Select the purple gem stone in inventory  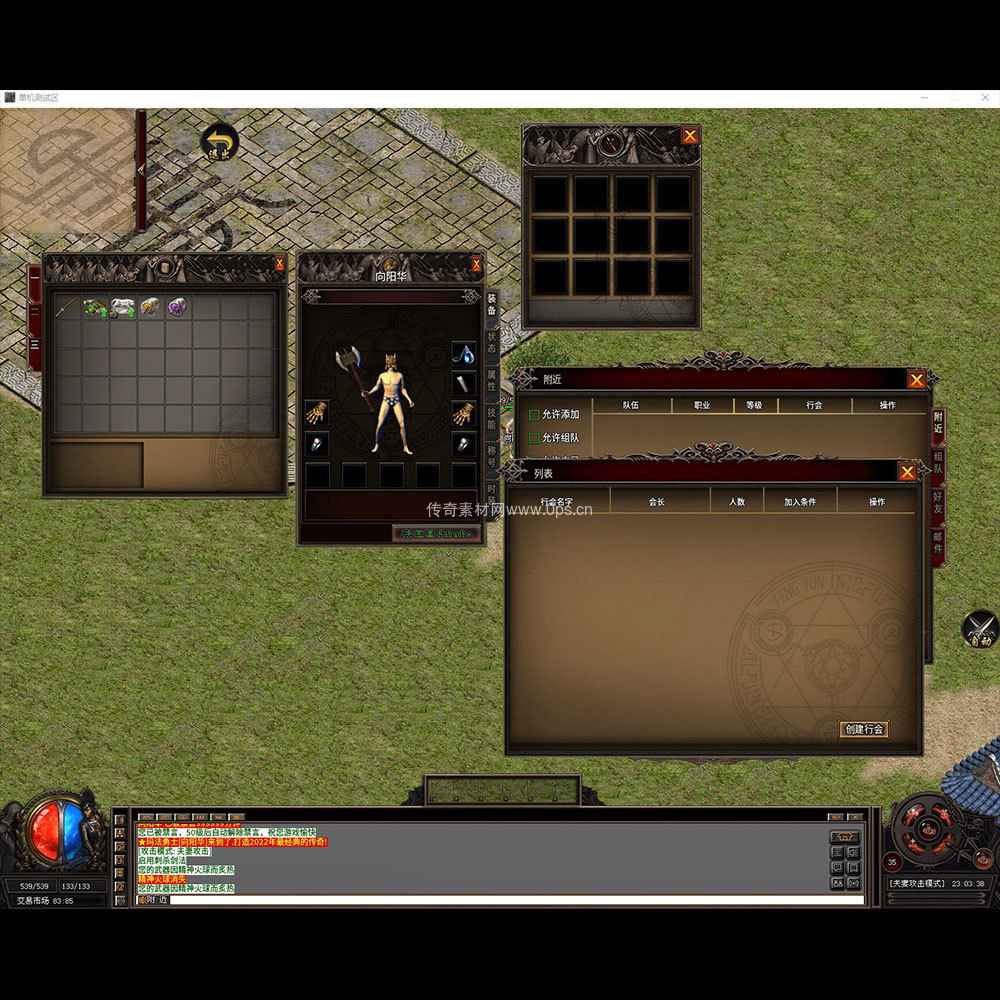pos(177,307)
